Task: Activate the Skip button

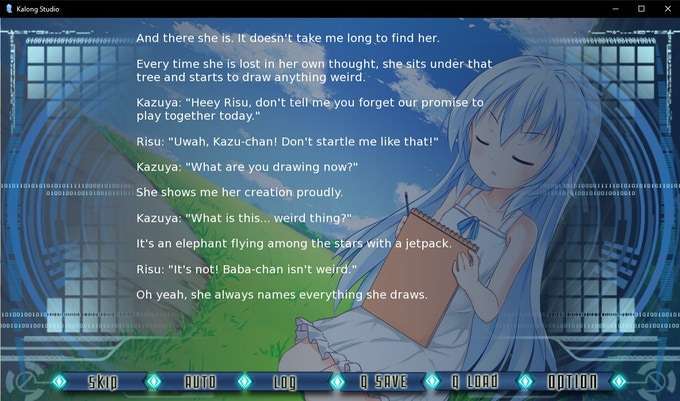Action: pos(103,381)
